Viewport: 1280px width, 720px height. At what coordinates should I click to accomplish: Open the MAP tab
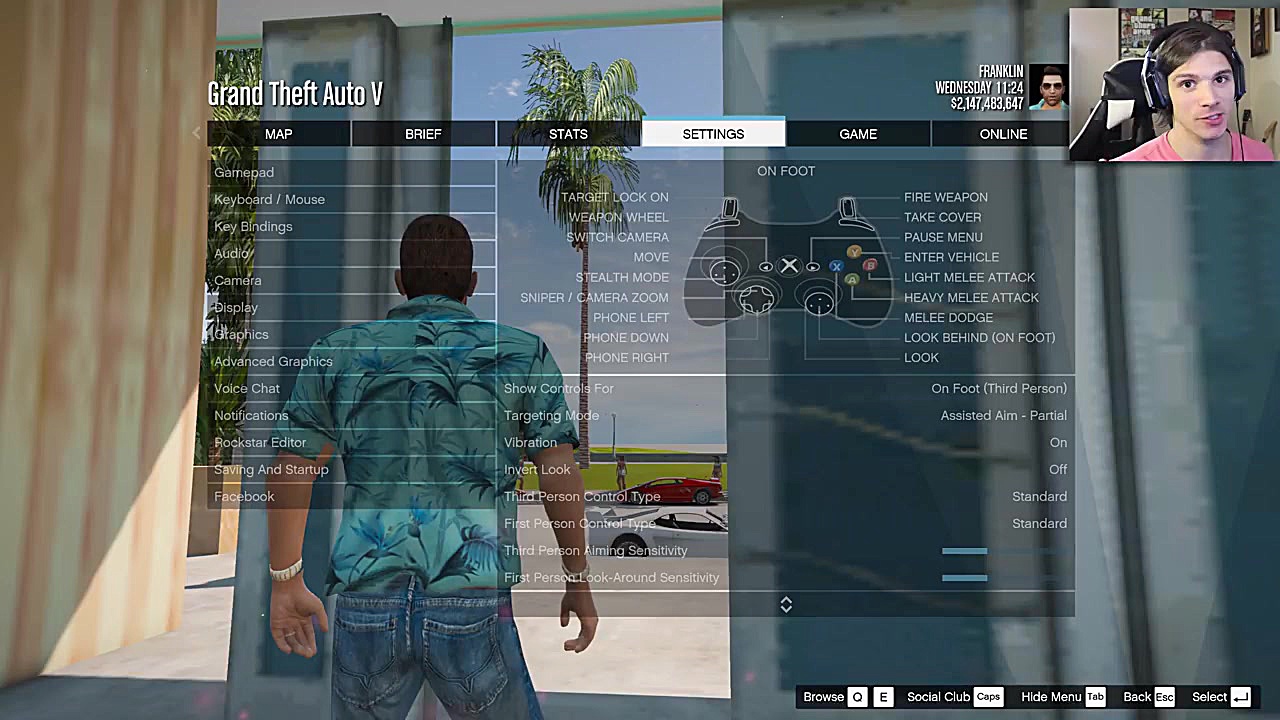[278, 134]
